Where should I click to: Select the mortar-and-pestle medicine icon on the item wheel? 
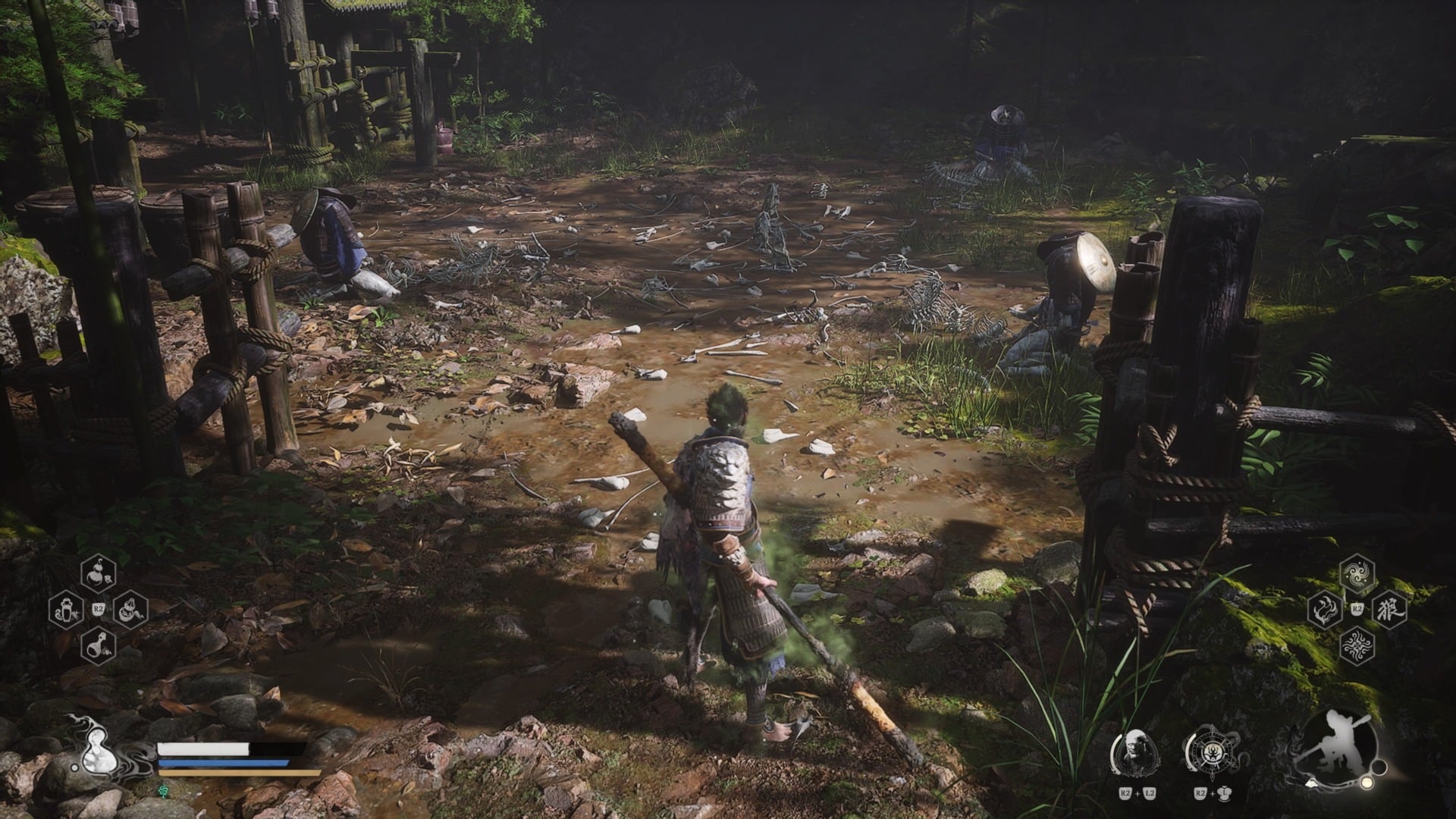tap(130, 610)
